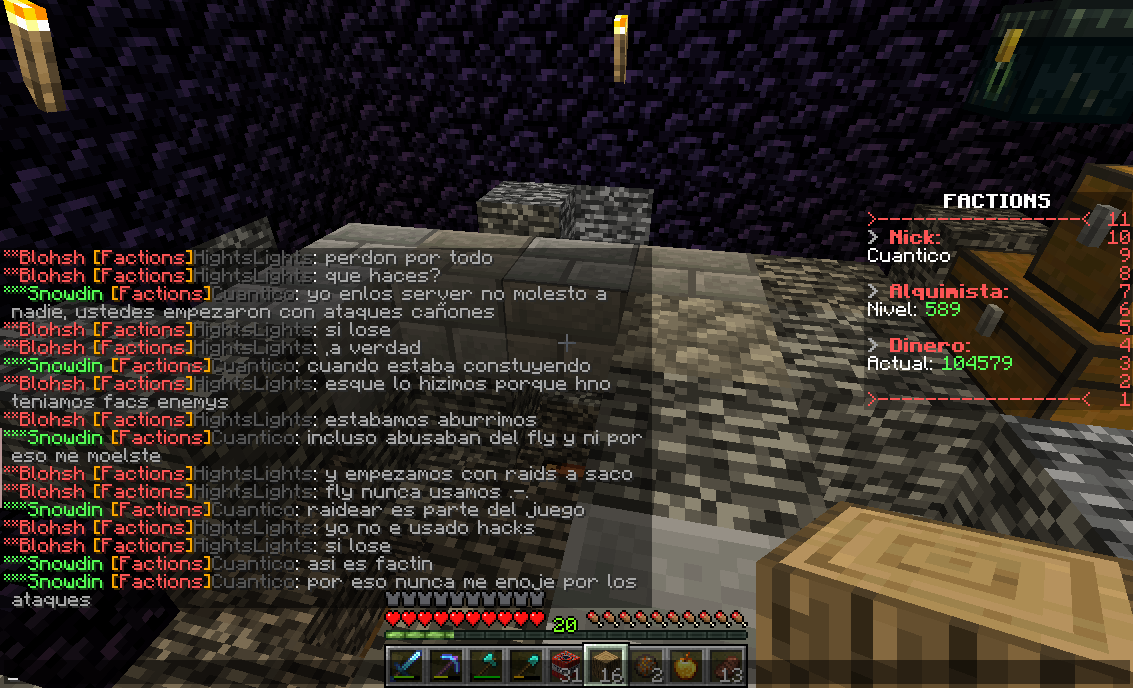Select the diamond axe hotbar slot

[486, 665]
